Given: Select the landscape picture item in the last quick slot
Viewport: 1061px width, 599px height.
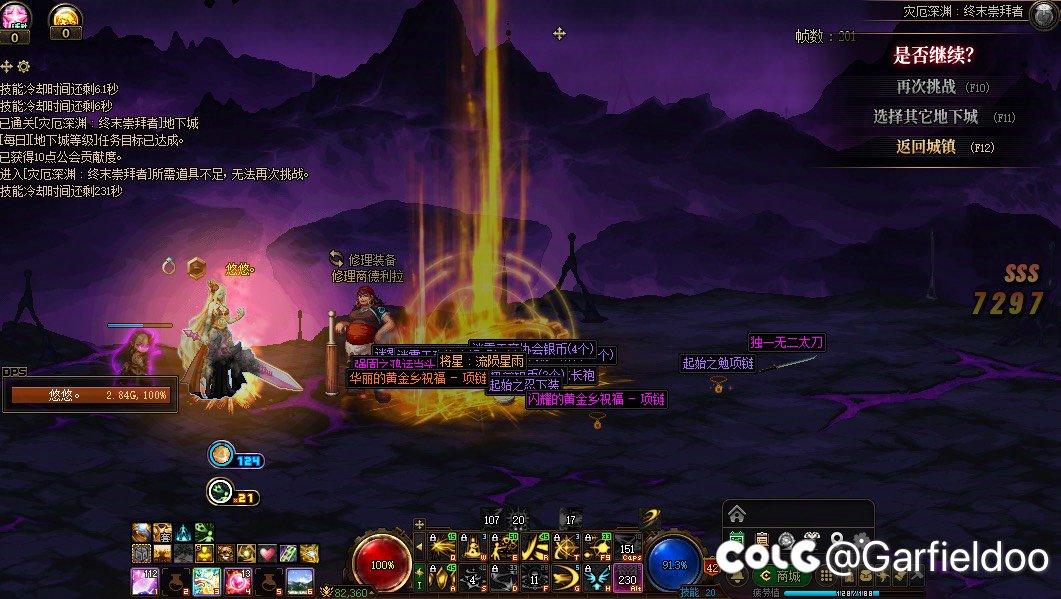Looking at the screenshot, I should tap(300, 580).
